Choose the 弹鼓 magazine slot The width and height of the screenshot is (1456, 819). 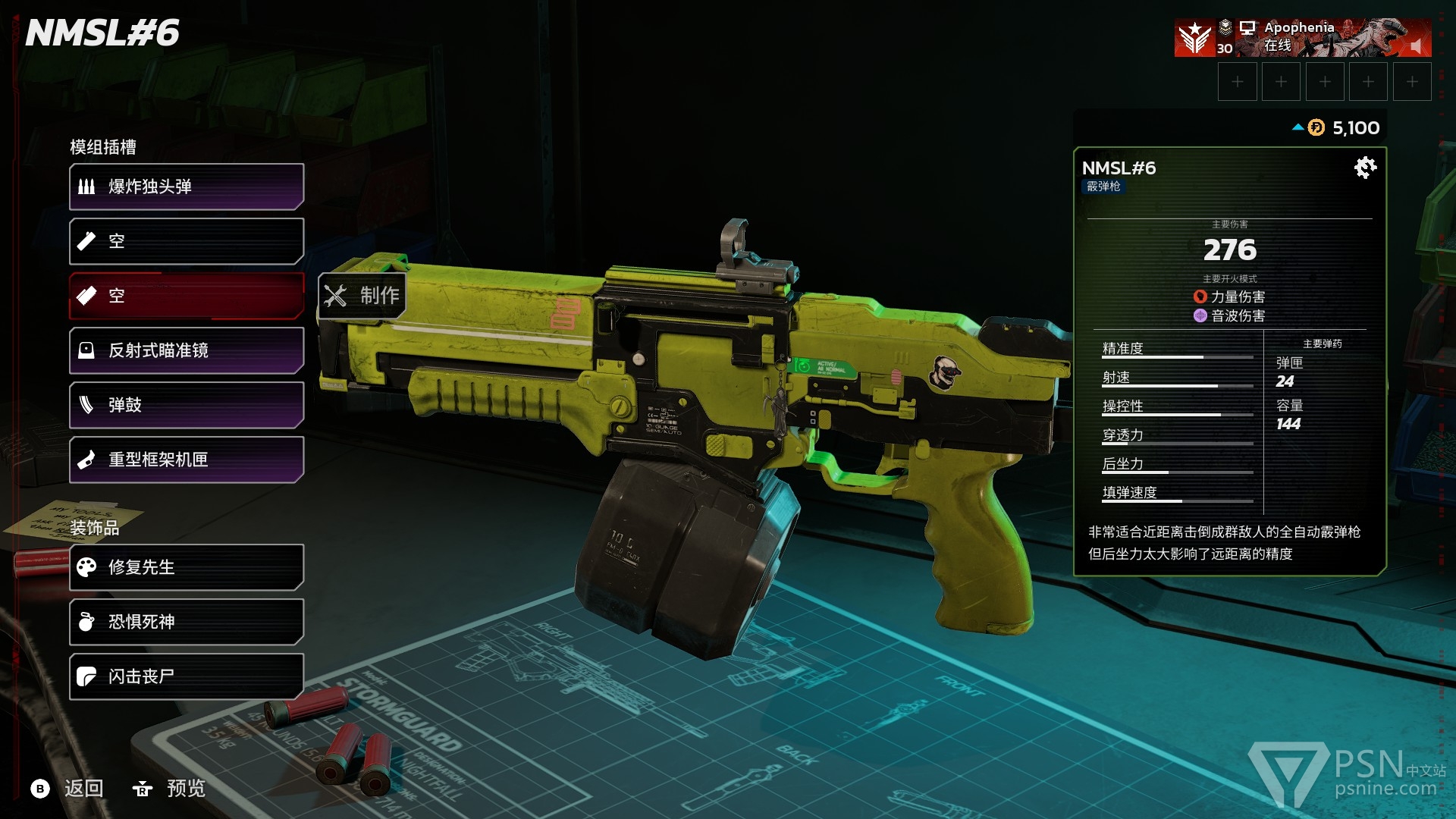pos(187,405)
